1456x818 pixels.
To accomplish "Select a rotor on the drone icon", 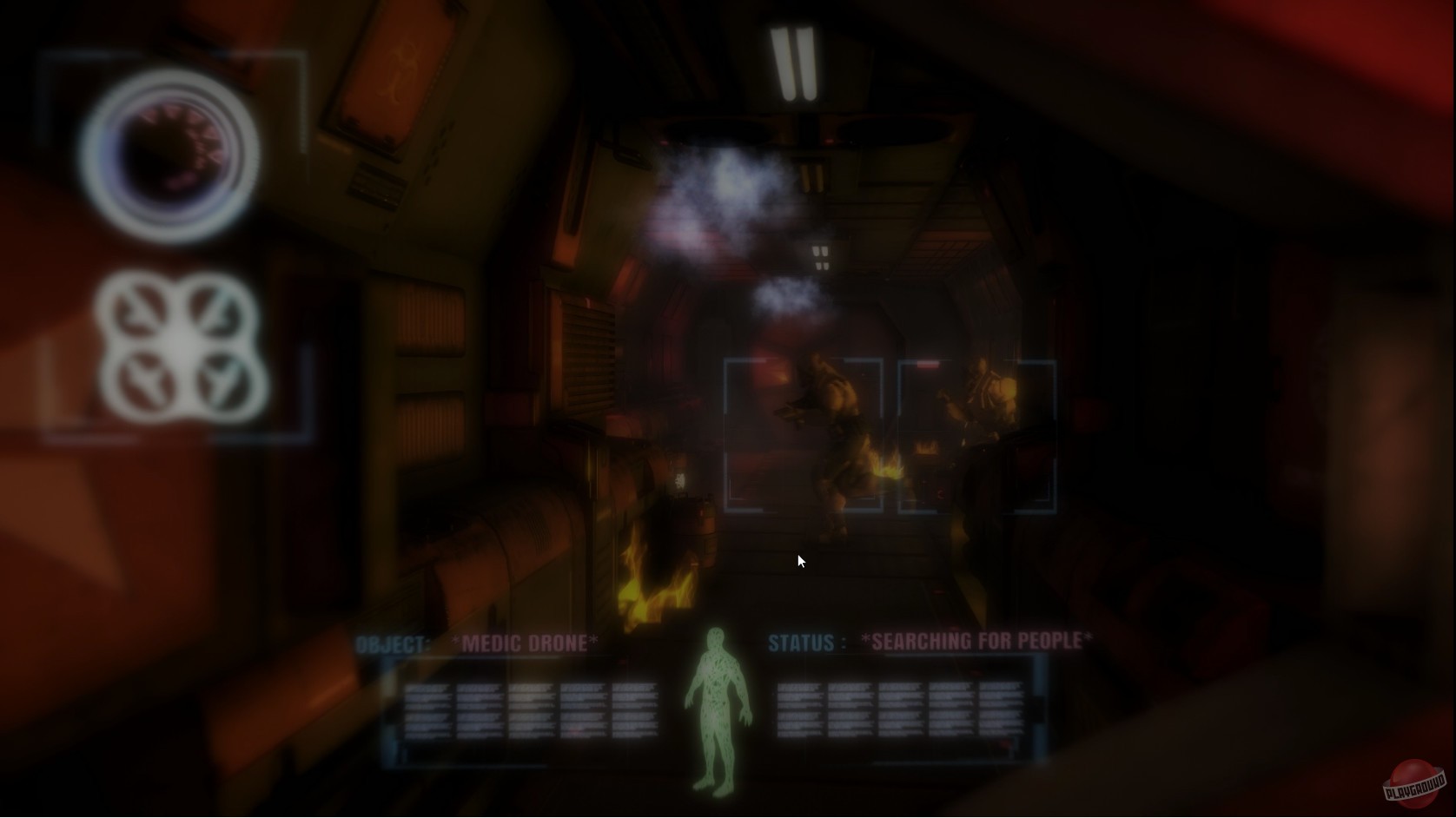I will [x=139, y=308].
